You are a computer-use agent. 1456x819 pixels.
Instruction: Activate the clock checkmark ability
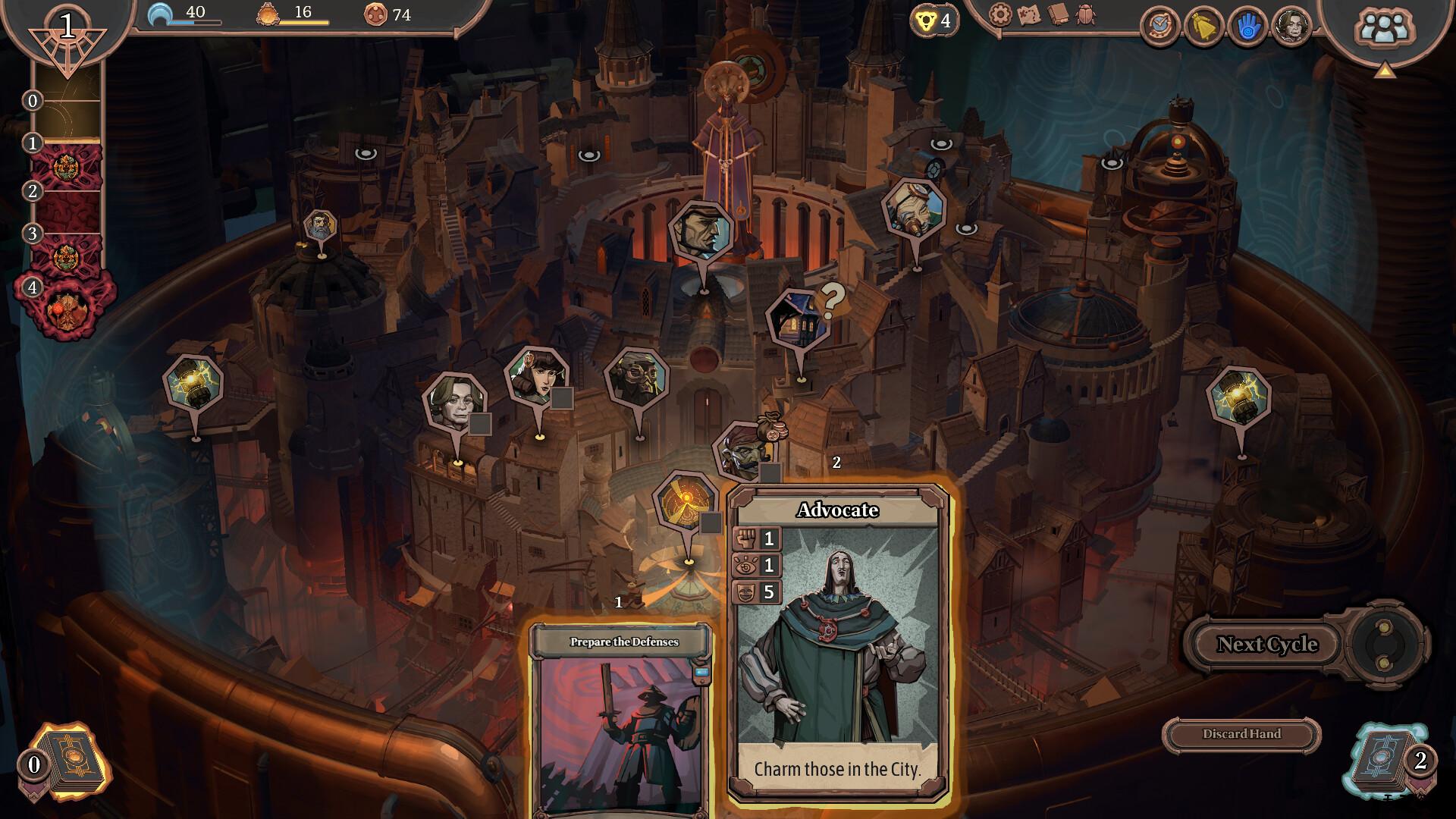[1159, 27]
